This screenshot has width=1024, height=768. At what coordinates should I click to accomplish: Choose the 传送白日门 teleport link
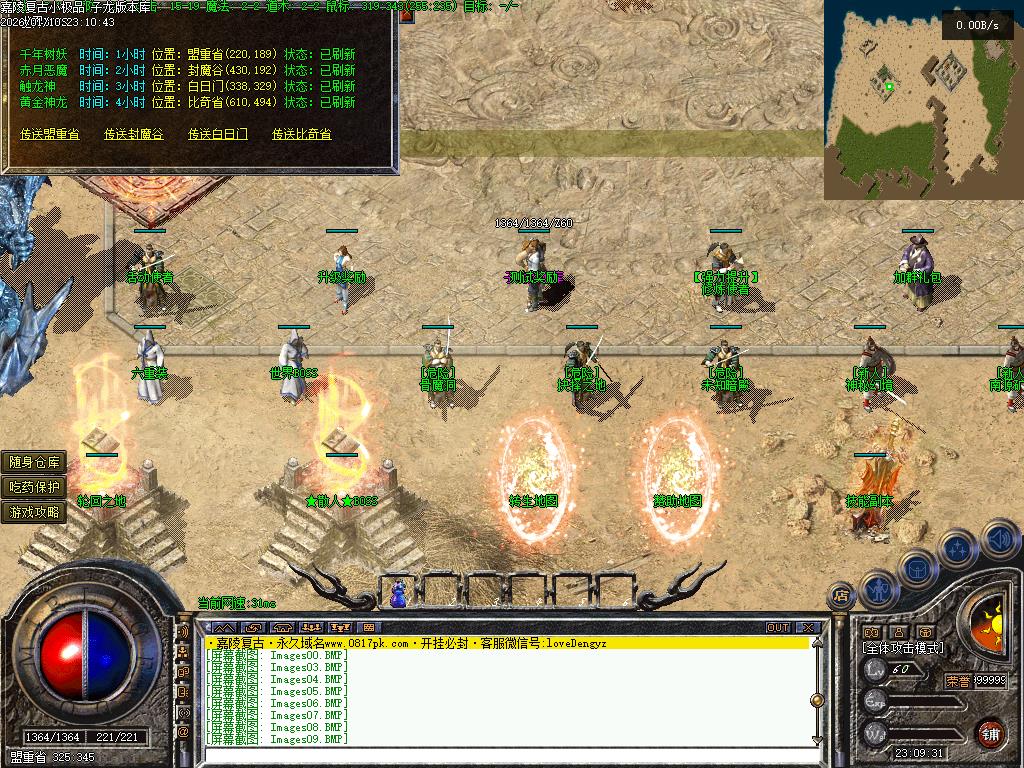[218, 134]
